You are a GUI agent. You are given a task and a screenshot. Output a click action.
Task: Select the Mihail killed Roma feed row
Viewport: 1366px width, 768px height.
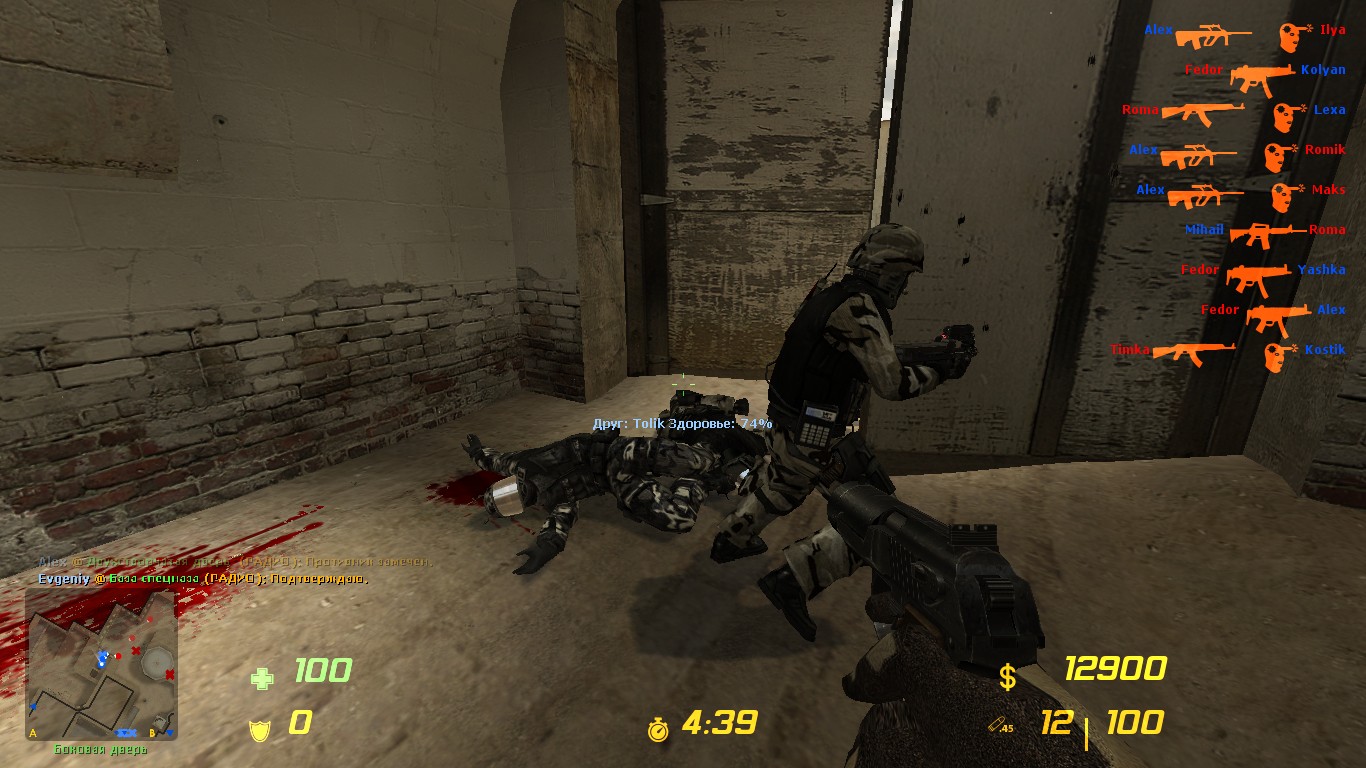(1264, 232)
